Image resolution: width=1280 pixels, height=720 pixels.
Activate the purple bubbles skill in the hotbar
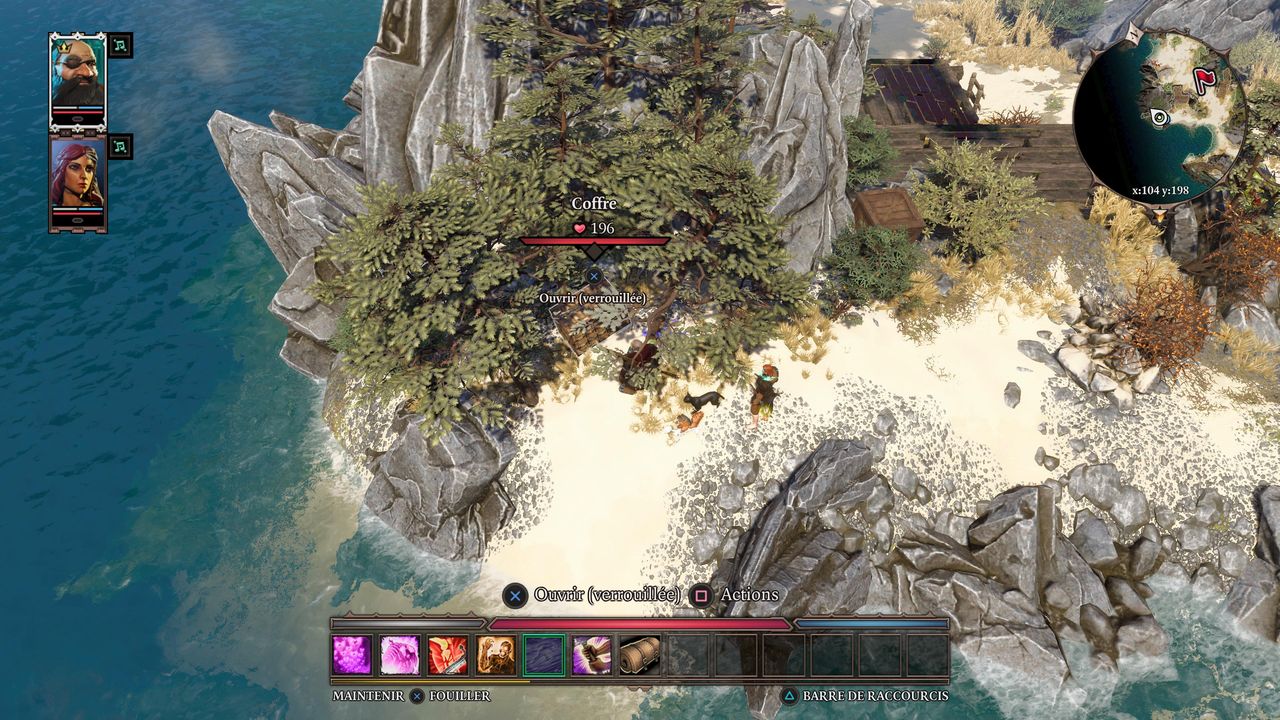[x=352, y=655]
